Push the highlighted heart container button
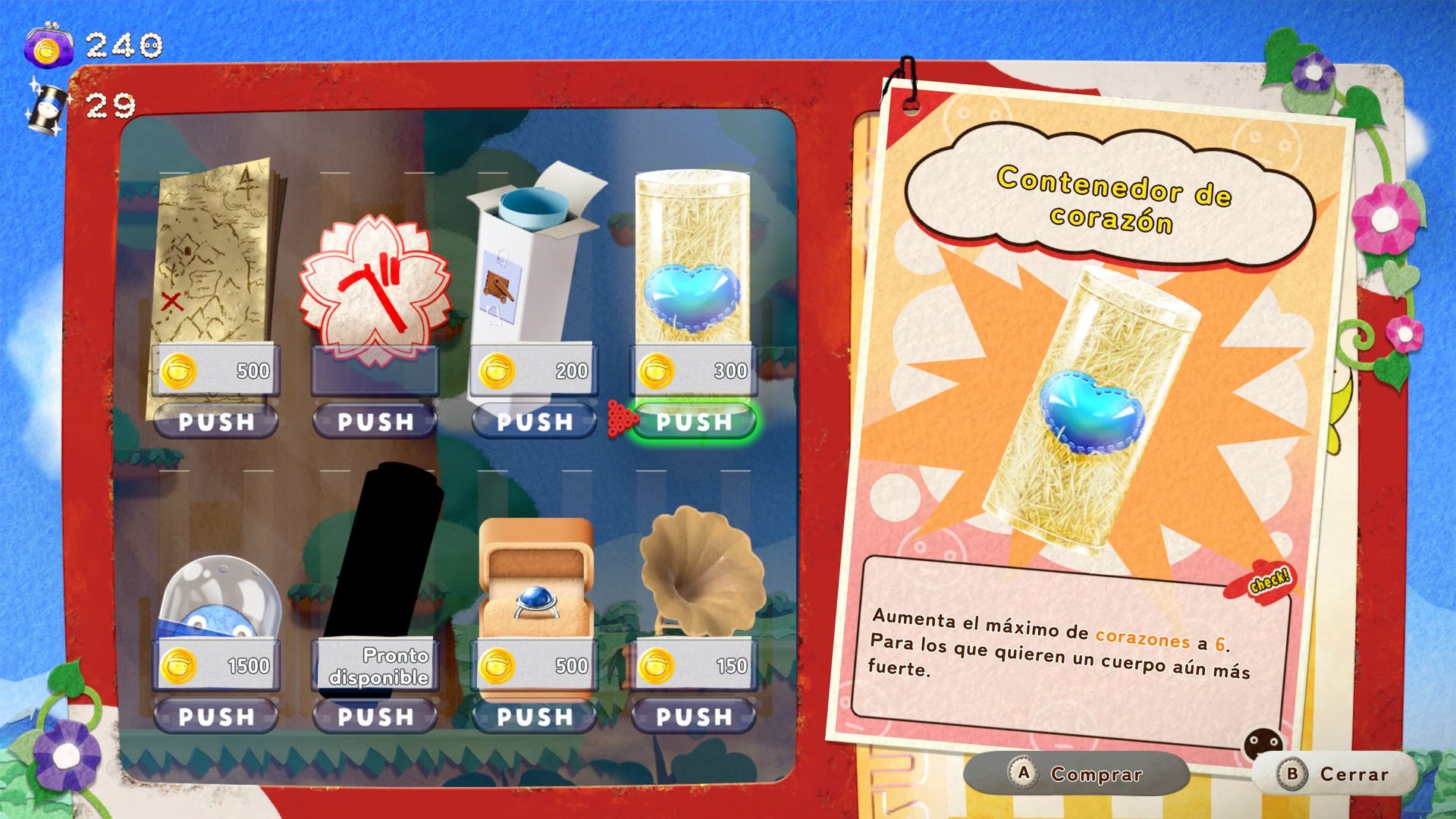The image size is (1456, 819). pos(694,422)
